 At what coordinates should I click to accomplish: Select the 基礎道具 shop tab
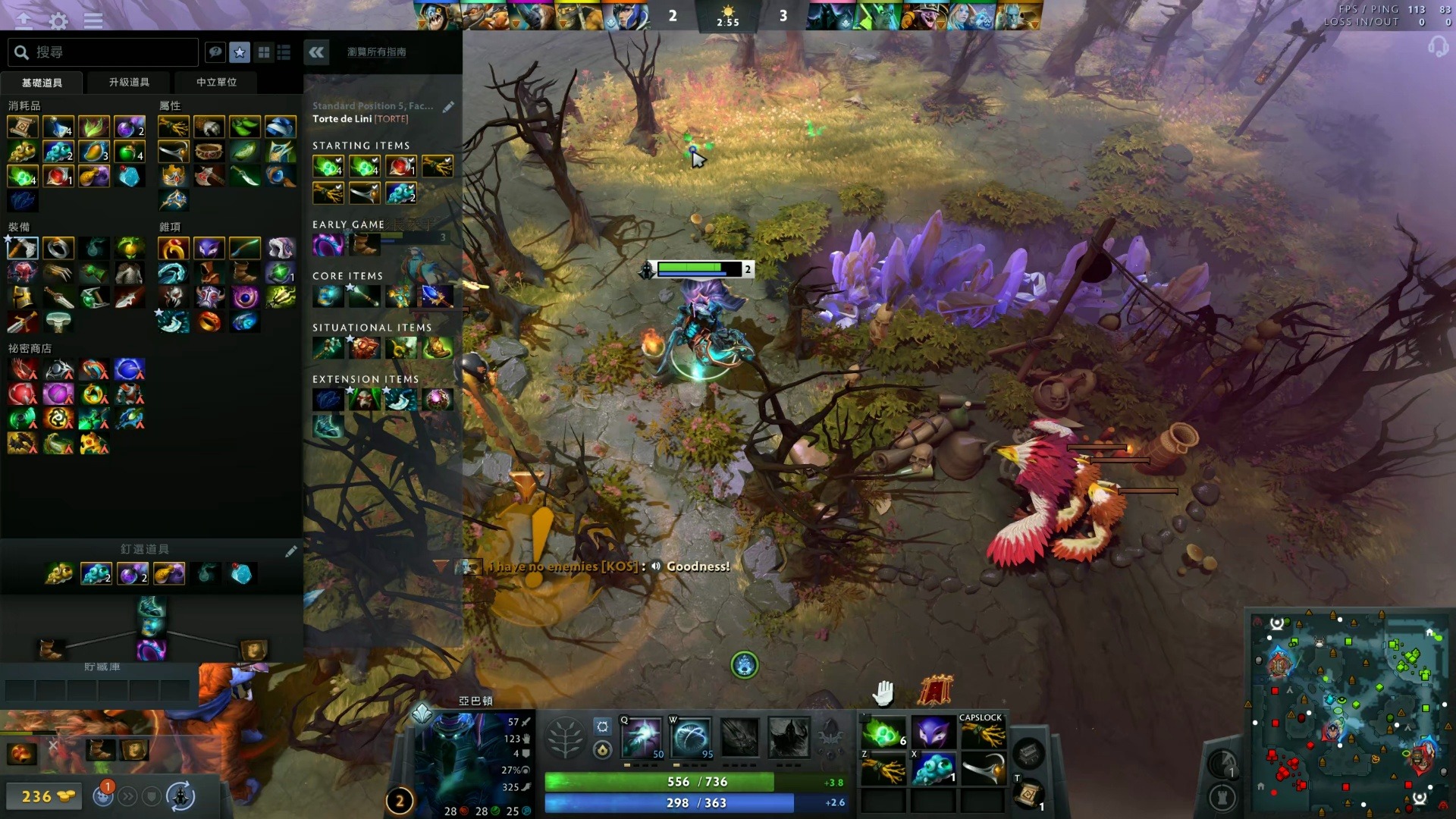(x=42, y=82)
